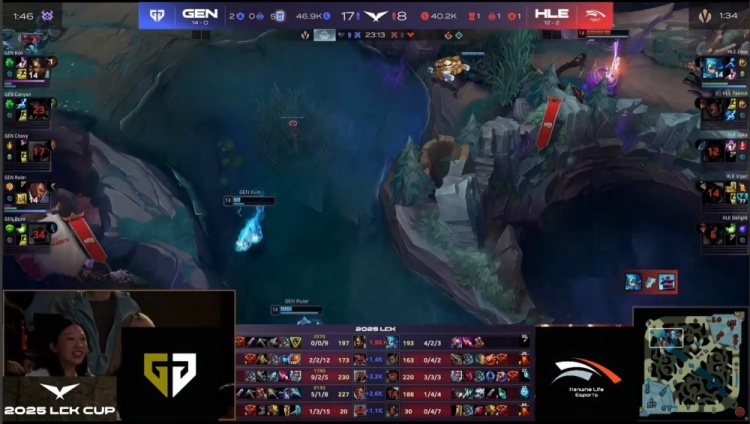Select HLE Viper's champion portrait
This screenshot has height=424, width=750.
pos(713,191)
